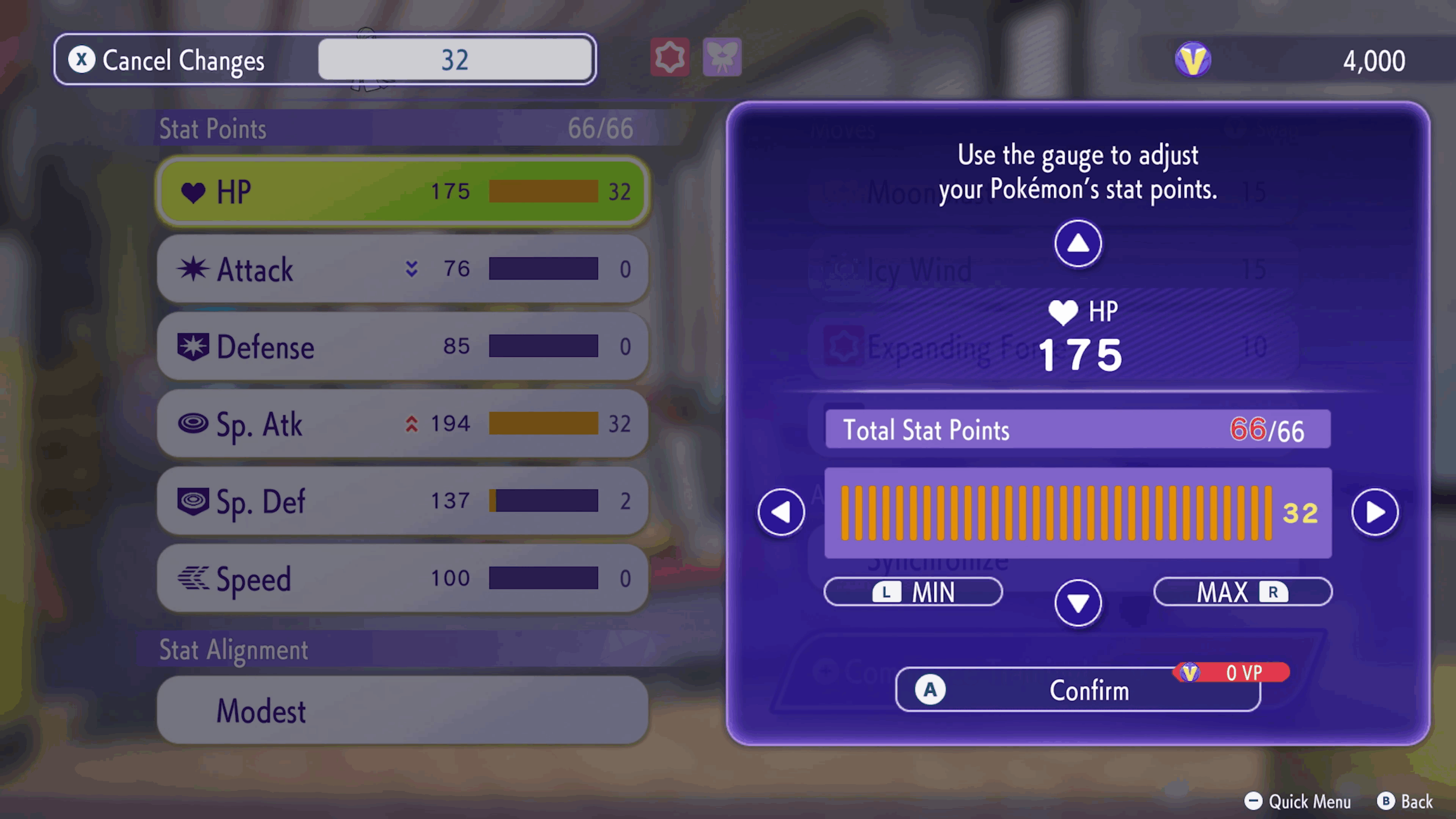Viewport: 1456px width, 819px height.
Task: Select the HP heart icon in the stat list
Action: tap(195, 192)
